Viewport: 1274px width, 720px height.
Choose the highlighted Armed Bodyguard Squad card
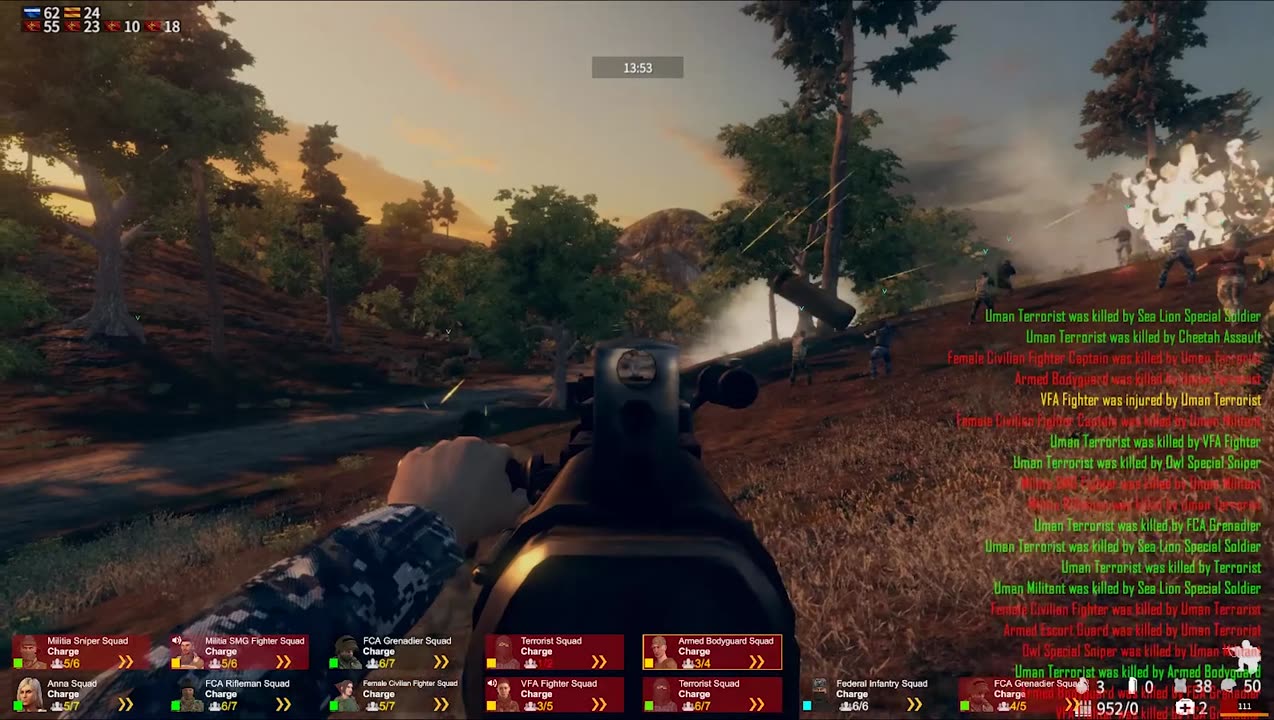(x=712, y=652)
